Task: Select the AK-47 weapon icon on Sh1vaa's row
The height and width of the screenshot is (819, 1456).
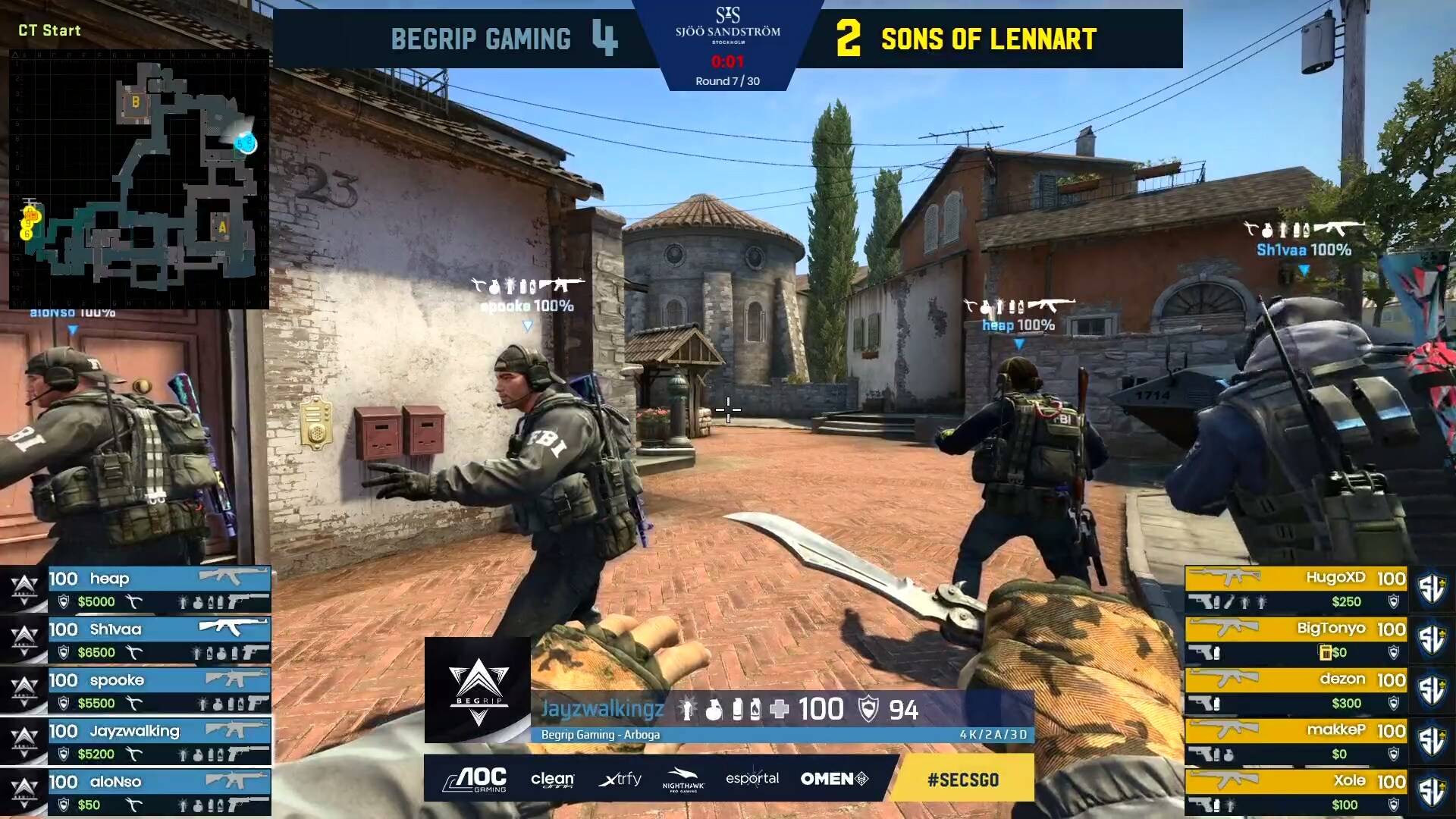Action: [234, 628]
